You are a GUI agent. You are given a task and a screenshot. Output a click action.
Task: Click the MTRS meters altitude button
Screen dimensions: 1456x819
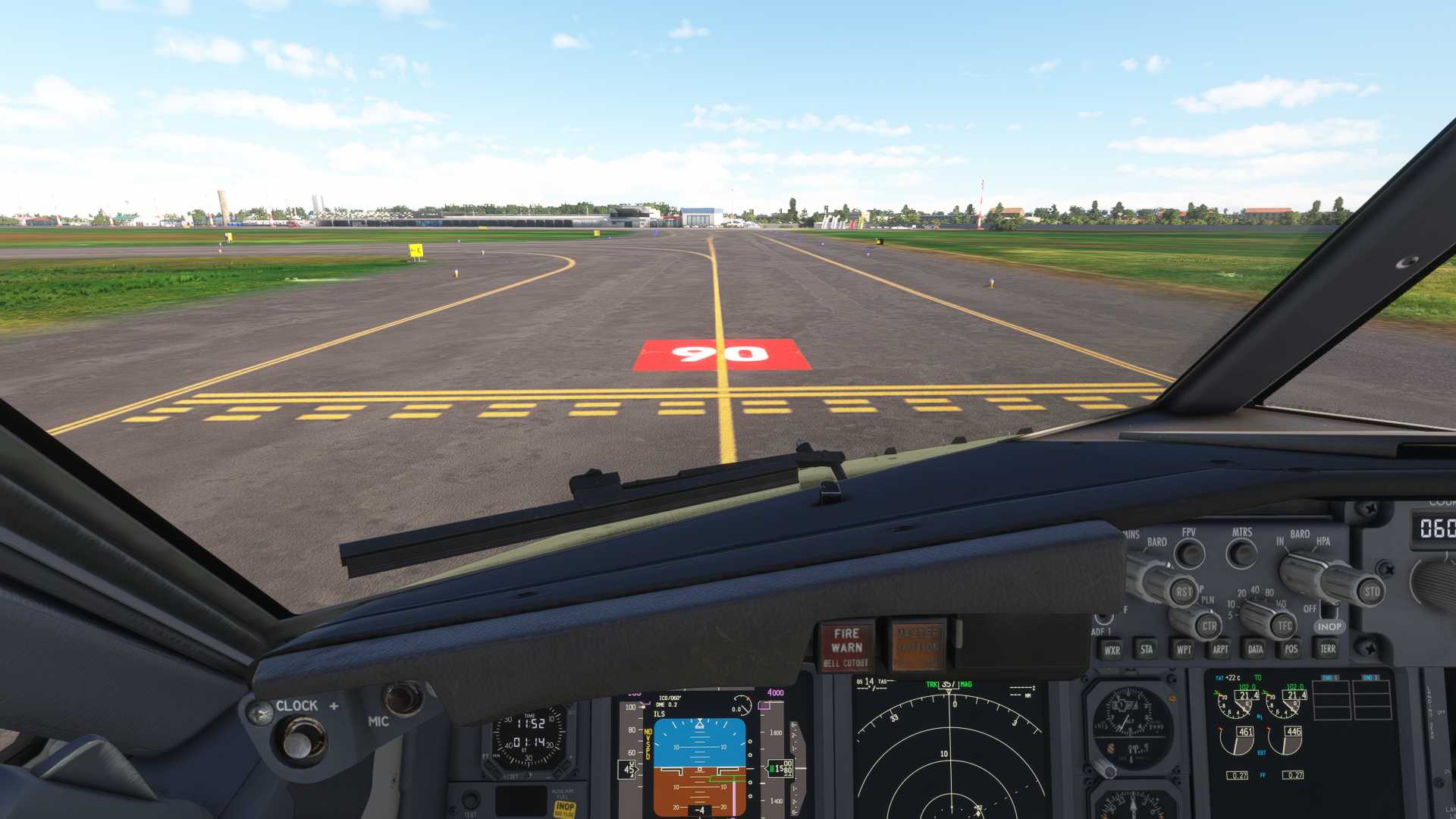coord(1242,554)
